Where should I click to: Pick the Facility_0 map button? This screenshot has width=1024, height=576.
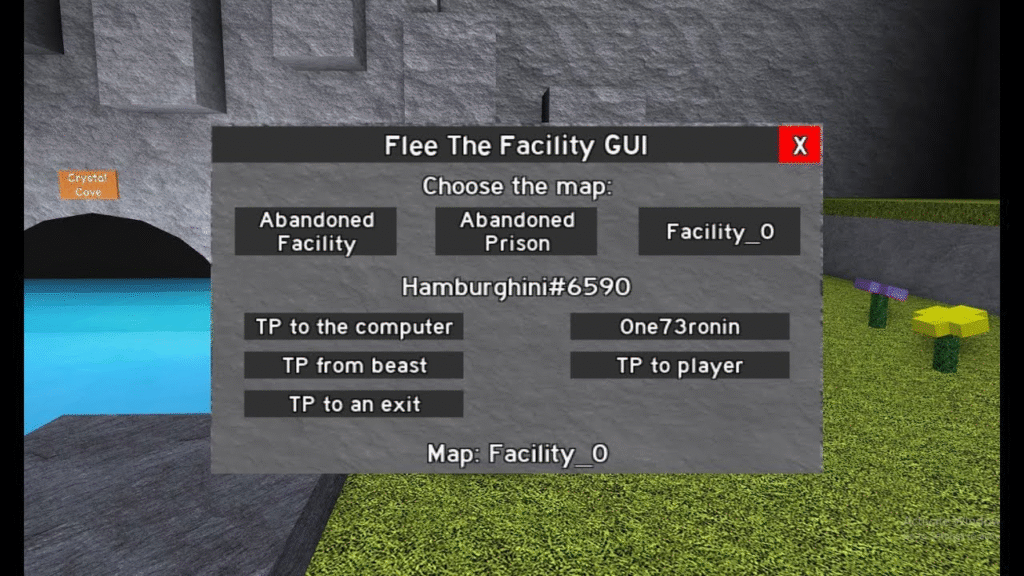(719, 232)
